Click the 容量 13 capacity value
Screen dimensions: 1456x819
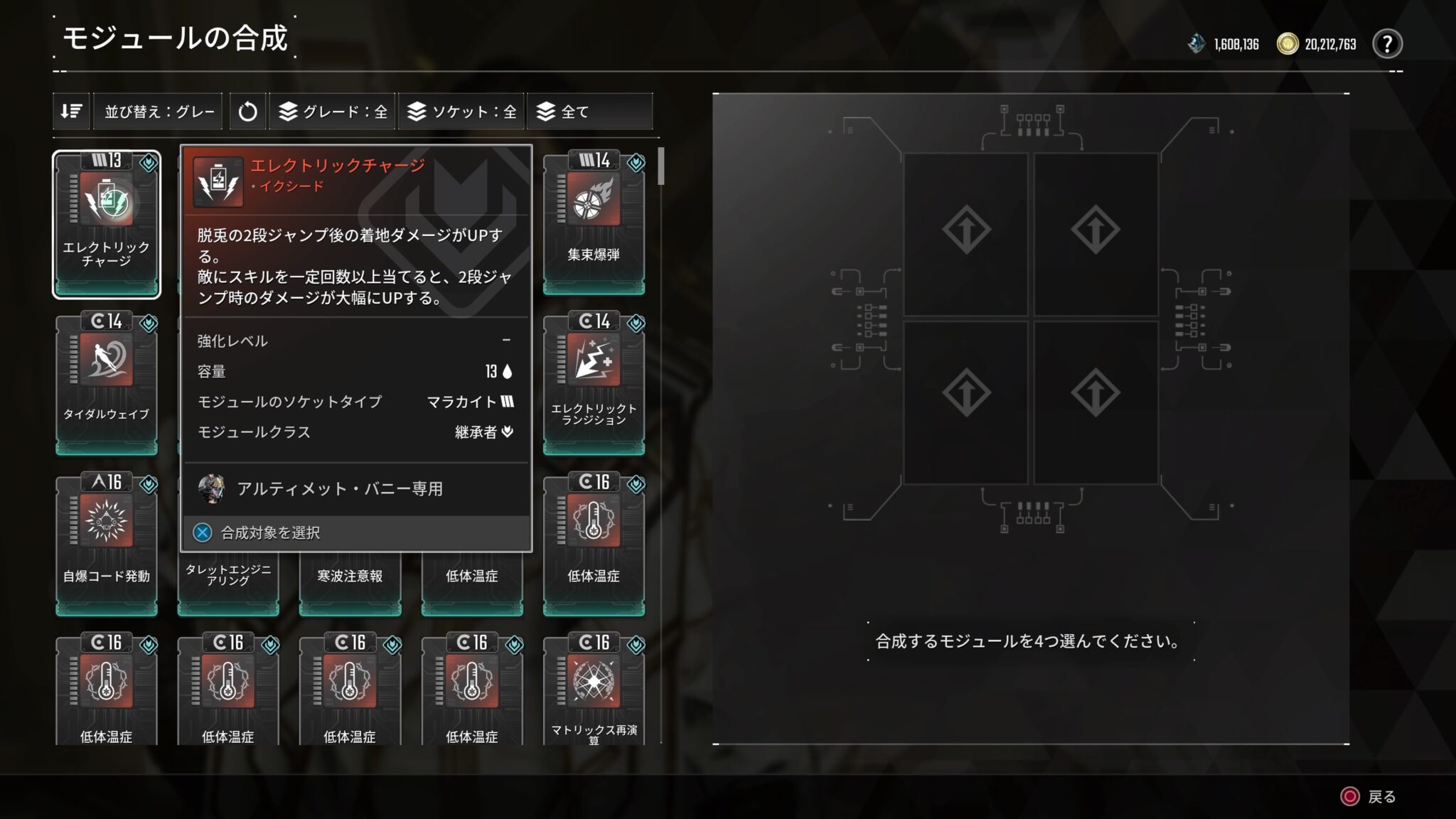click(491, 371)
